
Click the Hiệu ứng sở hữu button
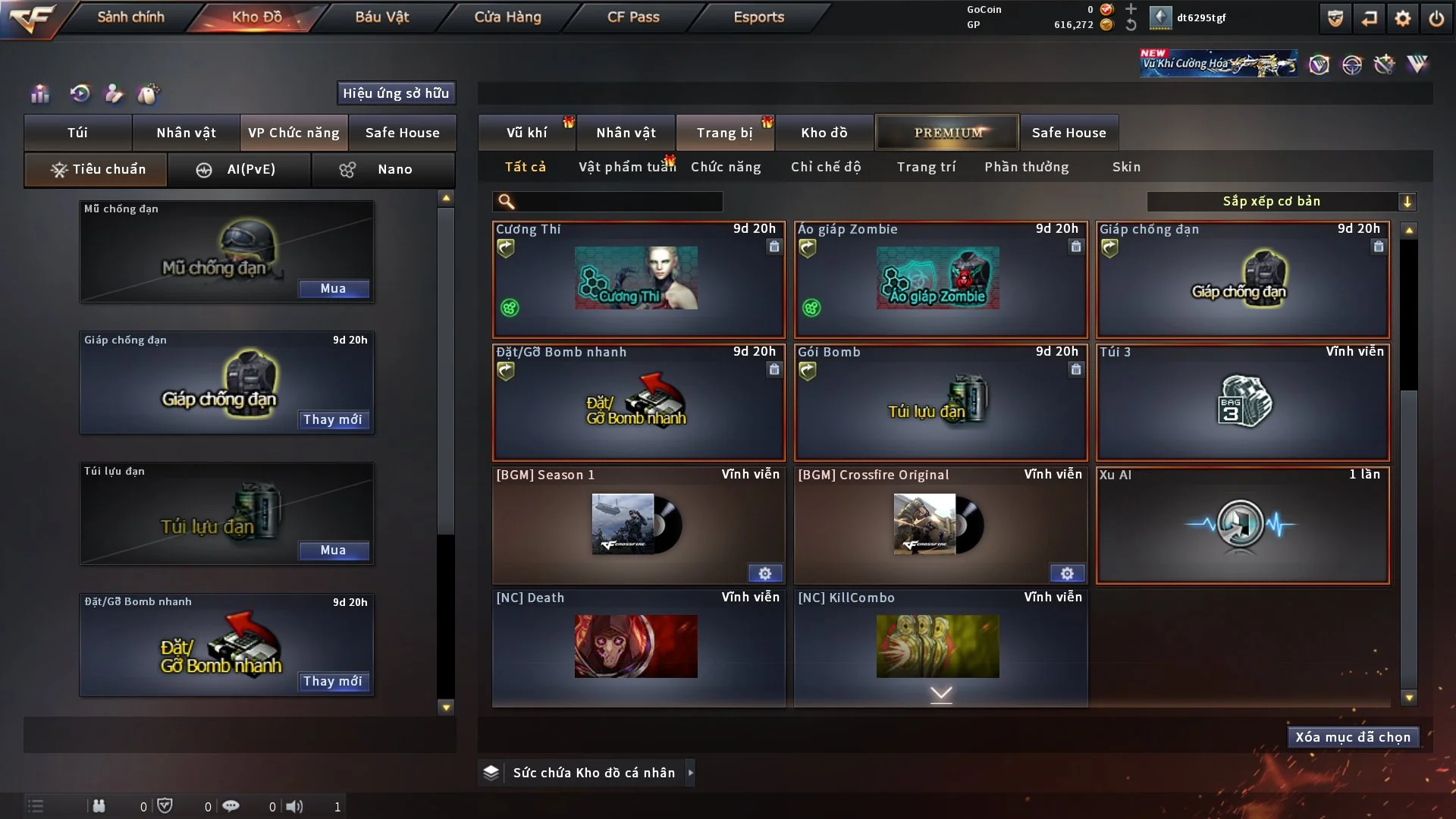point(396,93)
